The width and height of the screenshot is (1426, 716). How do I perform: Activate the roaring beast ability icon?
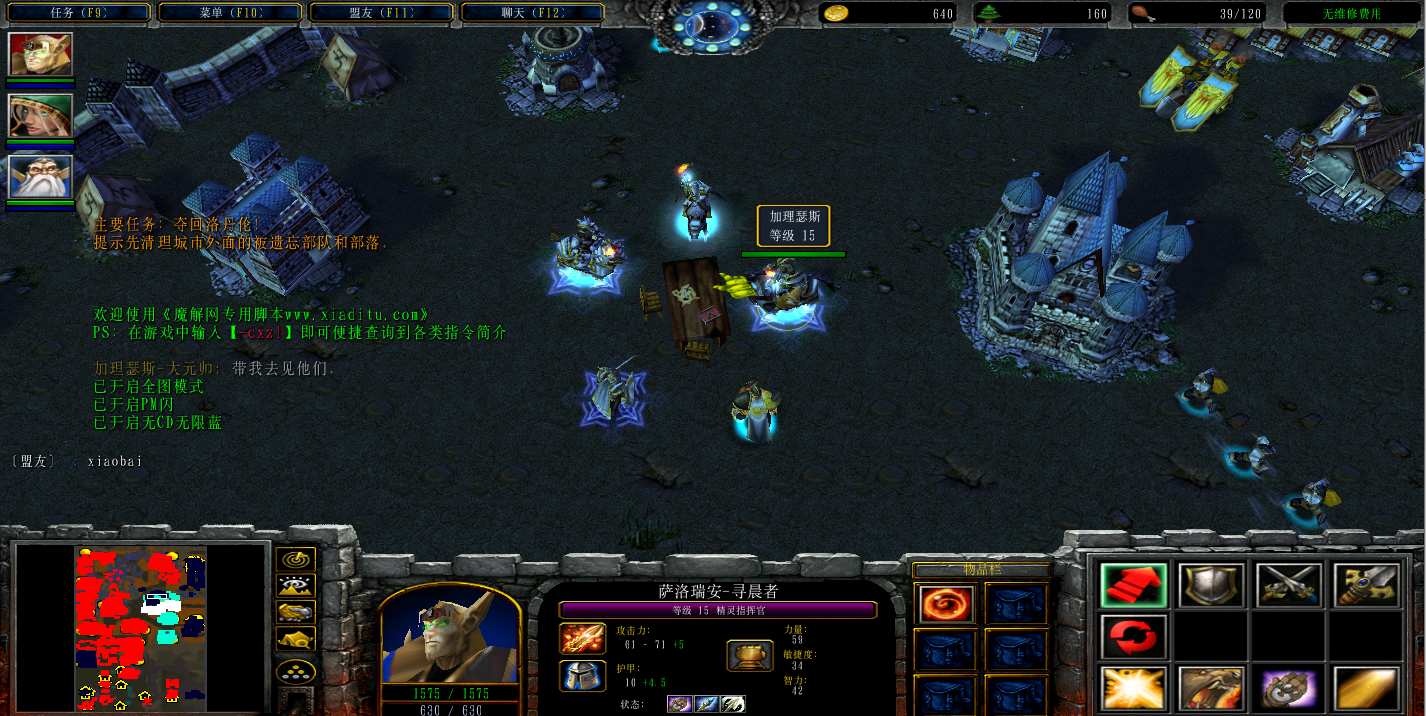(x=1211, y=690)
